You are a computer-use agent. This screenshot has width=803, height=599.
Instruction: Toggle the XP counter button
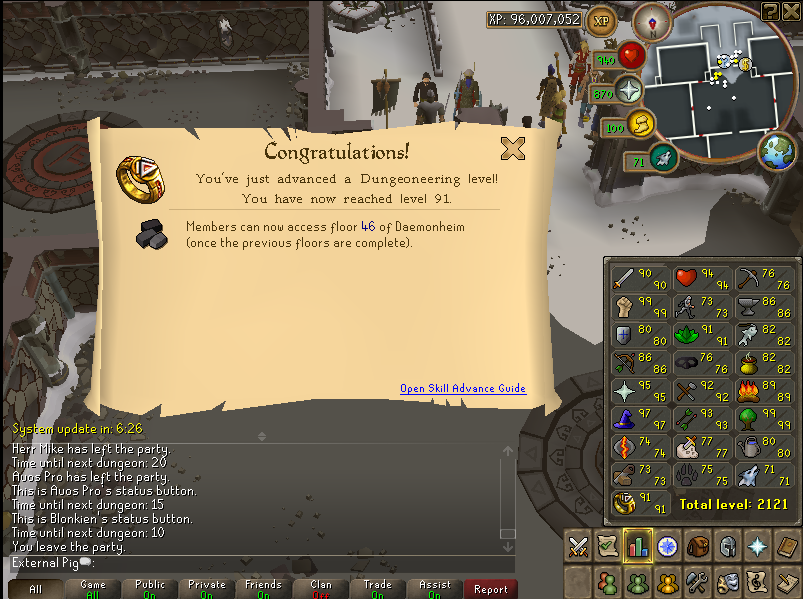tap(601, 19)
